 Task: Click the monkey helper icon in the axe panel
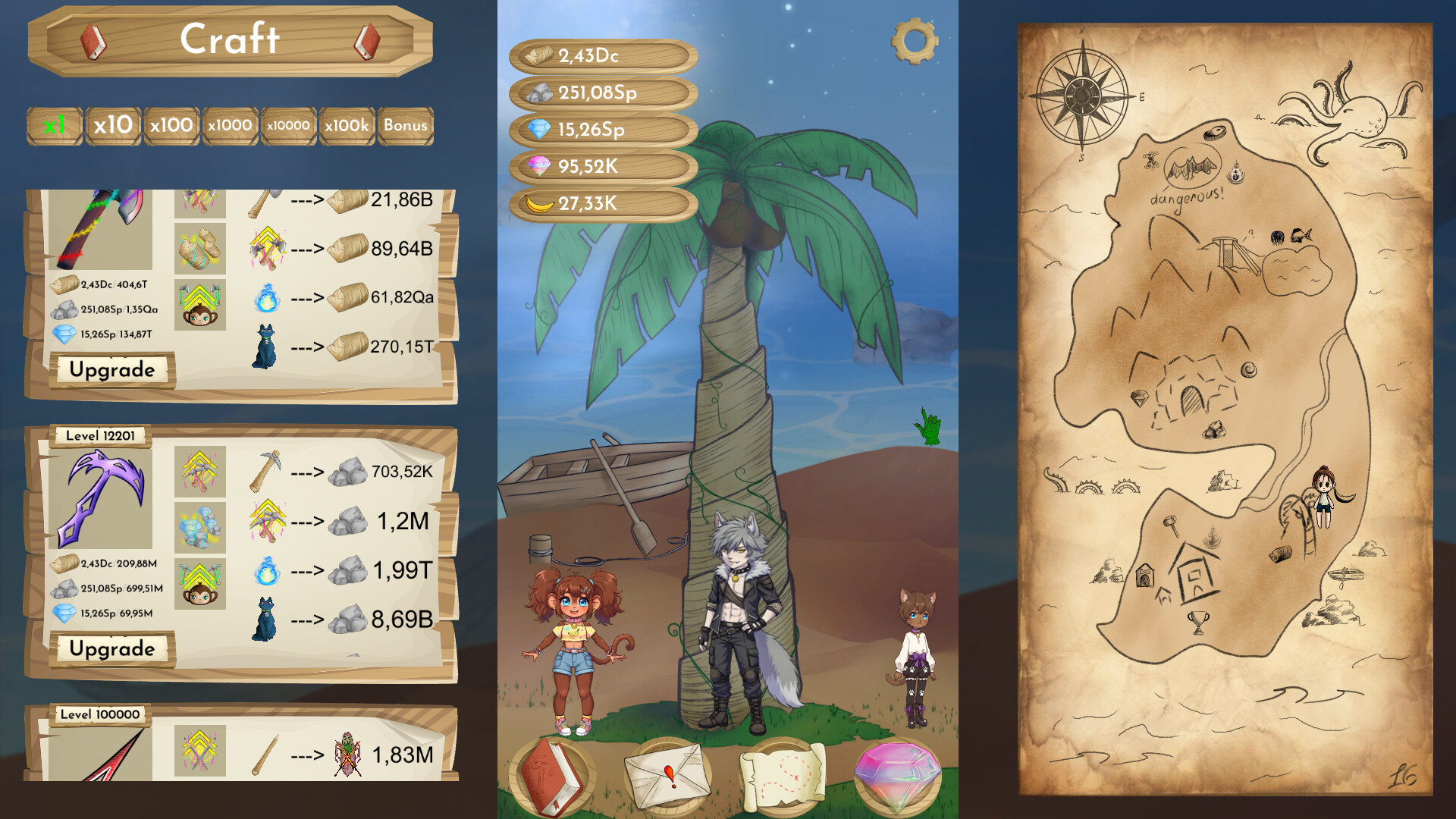[199, 306]
